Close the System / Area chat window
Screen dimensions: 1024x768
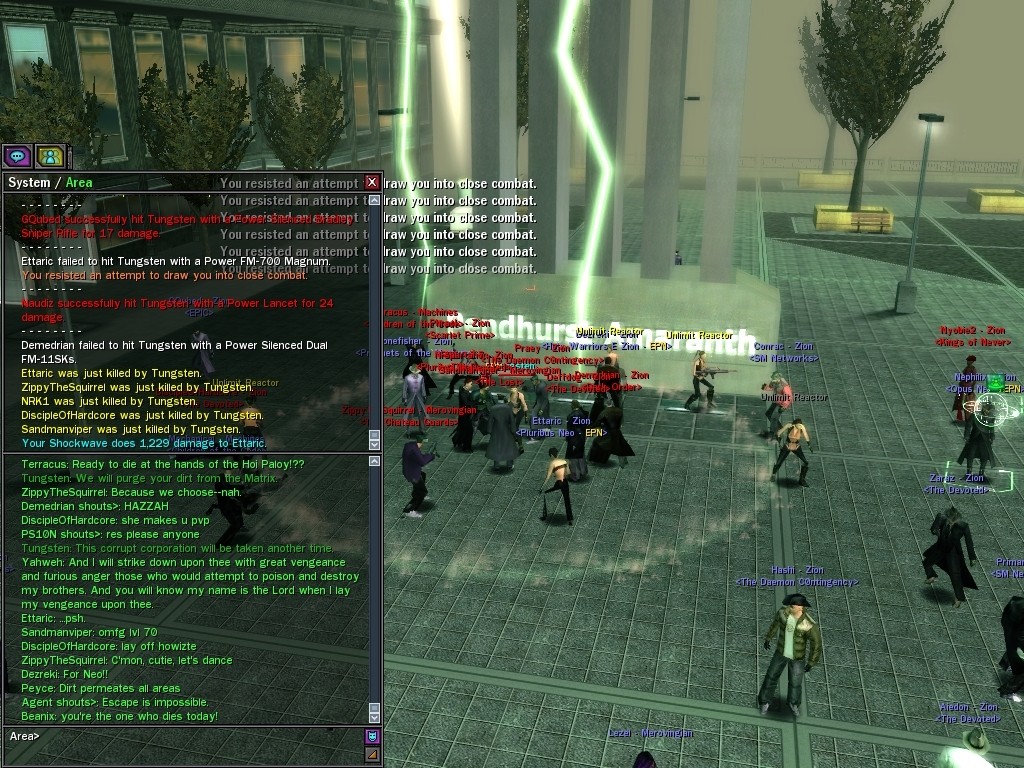tap(372, 182)
